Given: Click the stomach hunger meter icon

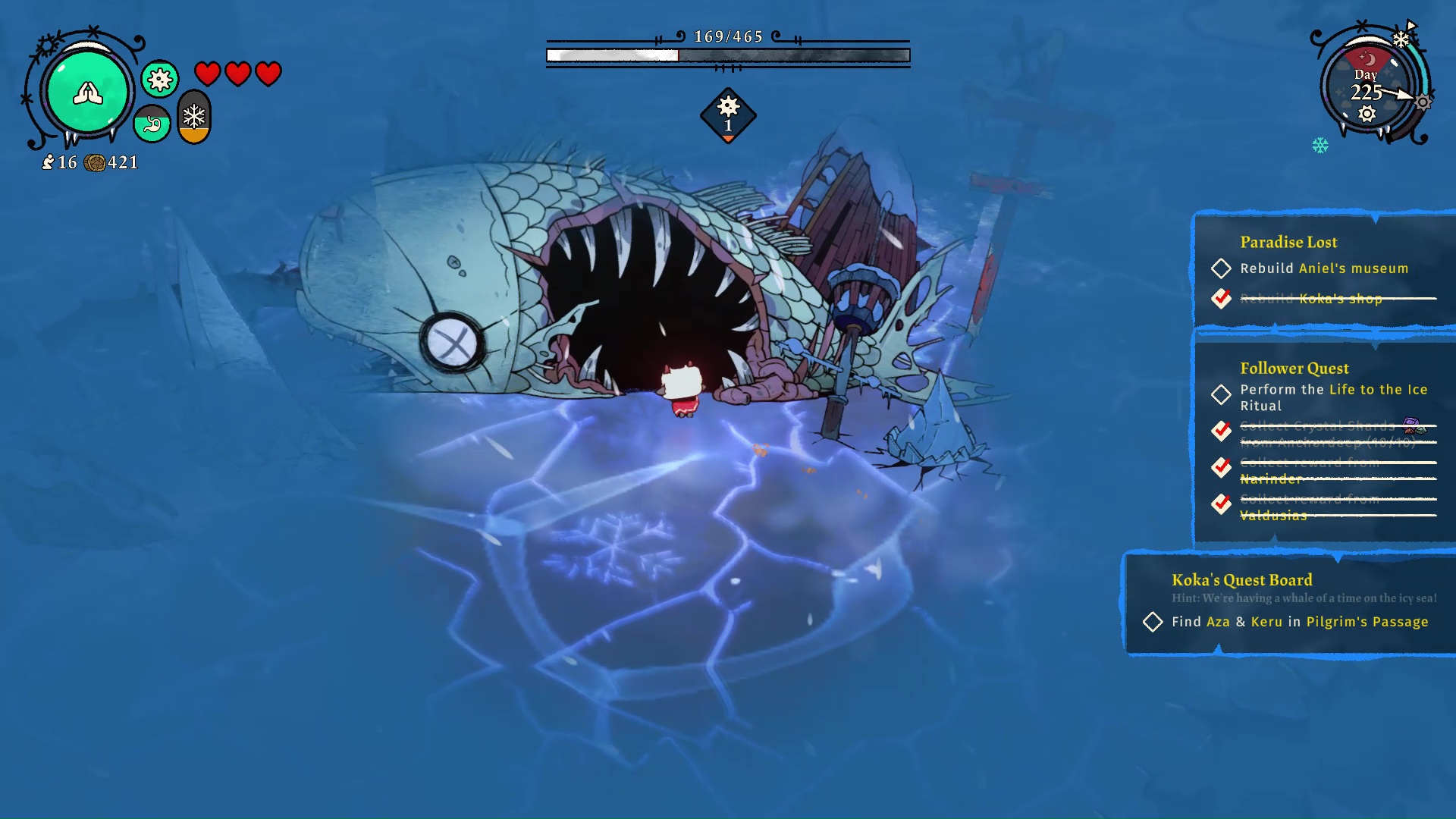Looking at the screenshot, I should (151, 124).
